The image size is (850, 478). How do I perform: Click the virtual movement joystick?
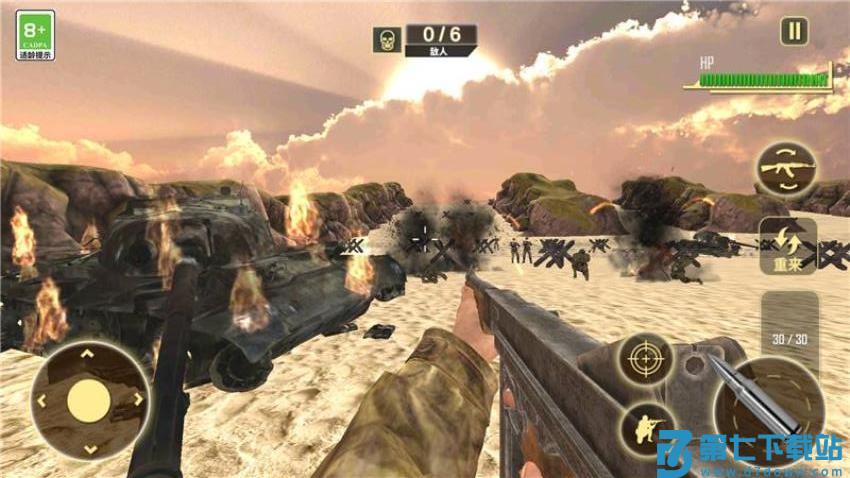tap(89, 400)
